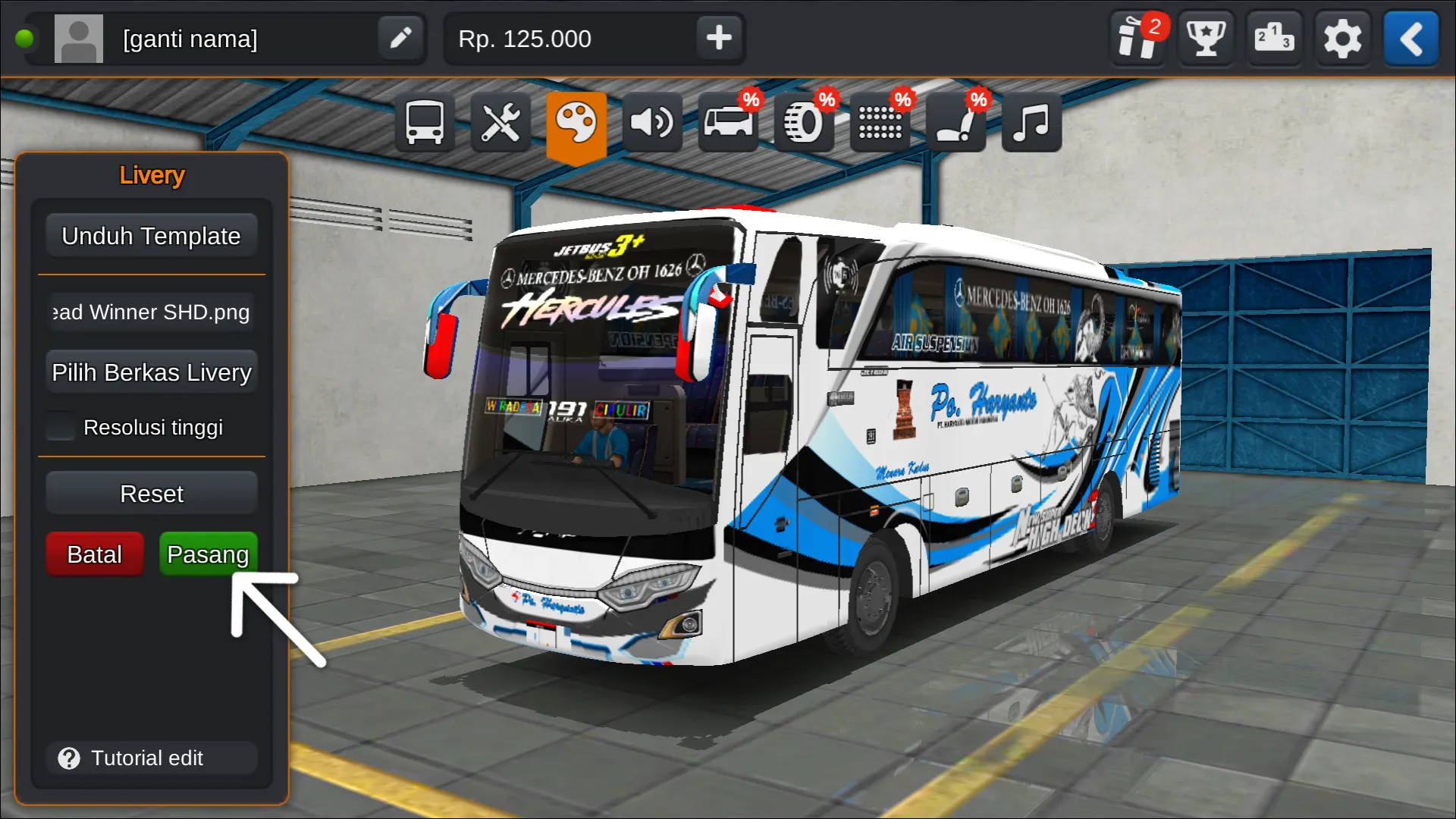Viewport: 1456px width, 819px height.
Task: Open the grille sticker customization icon
Action: tap(880, 121)
